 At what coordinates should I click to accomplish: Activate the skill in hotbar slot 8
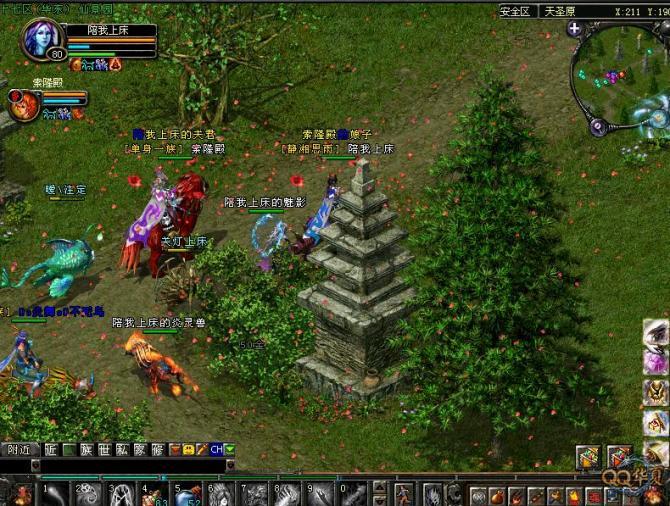tap(287, 494)
